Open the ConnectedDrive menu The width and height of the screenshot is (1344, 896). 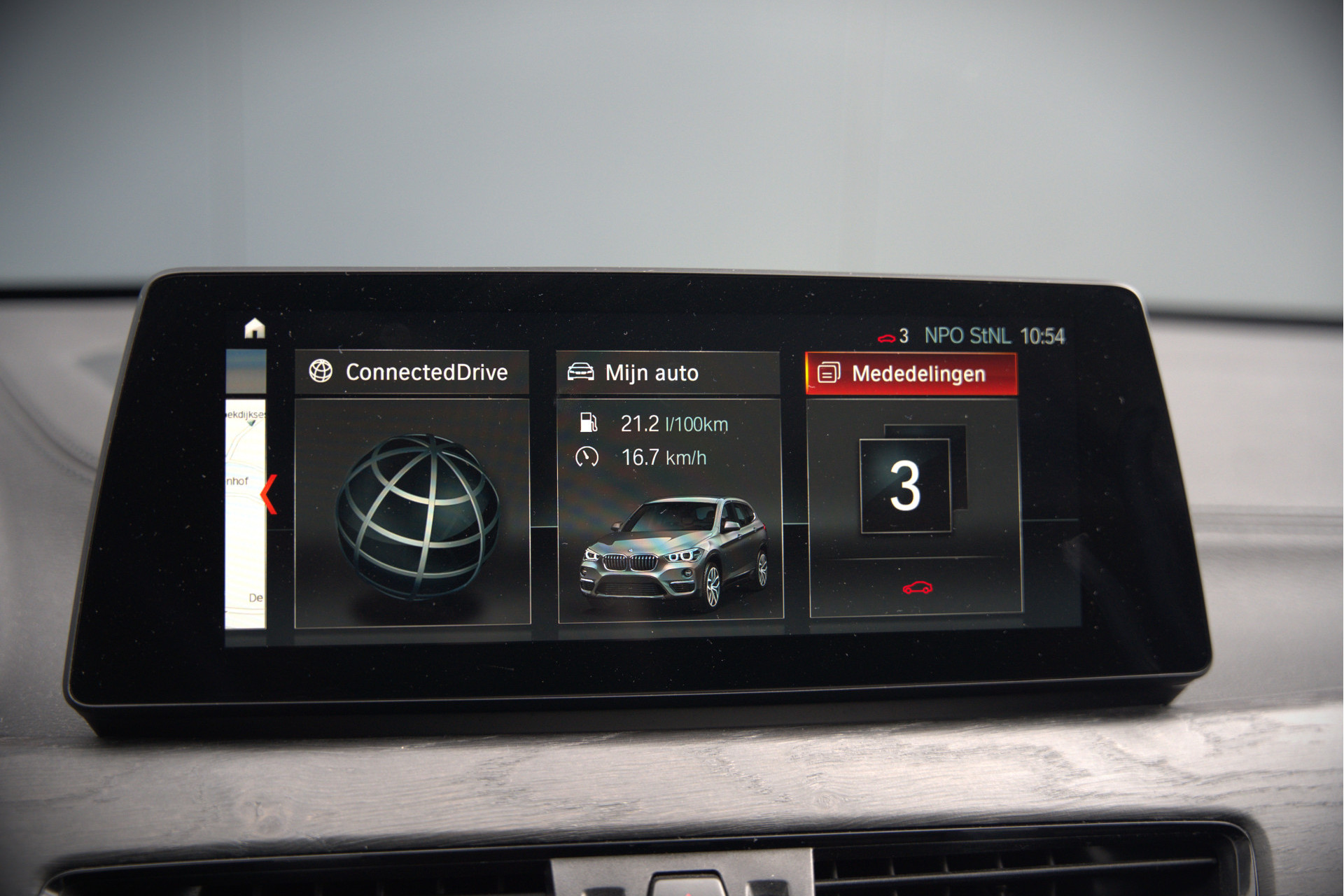(412, 372)
